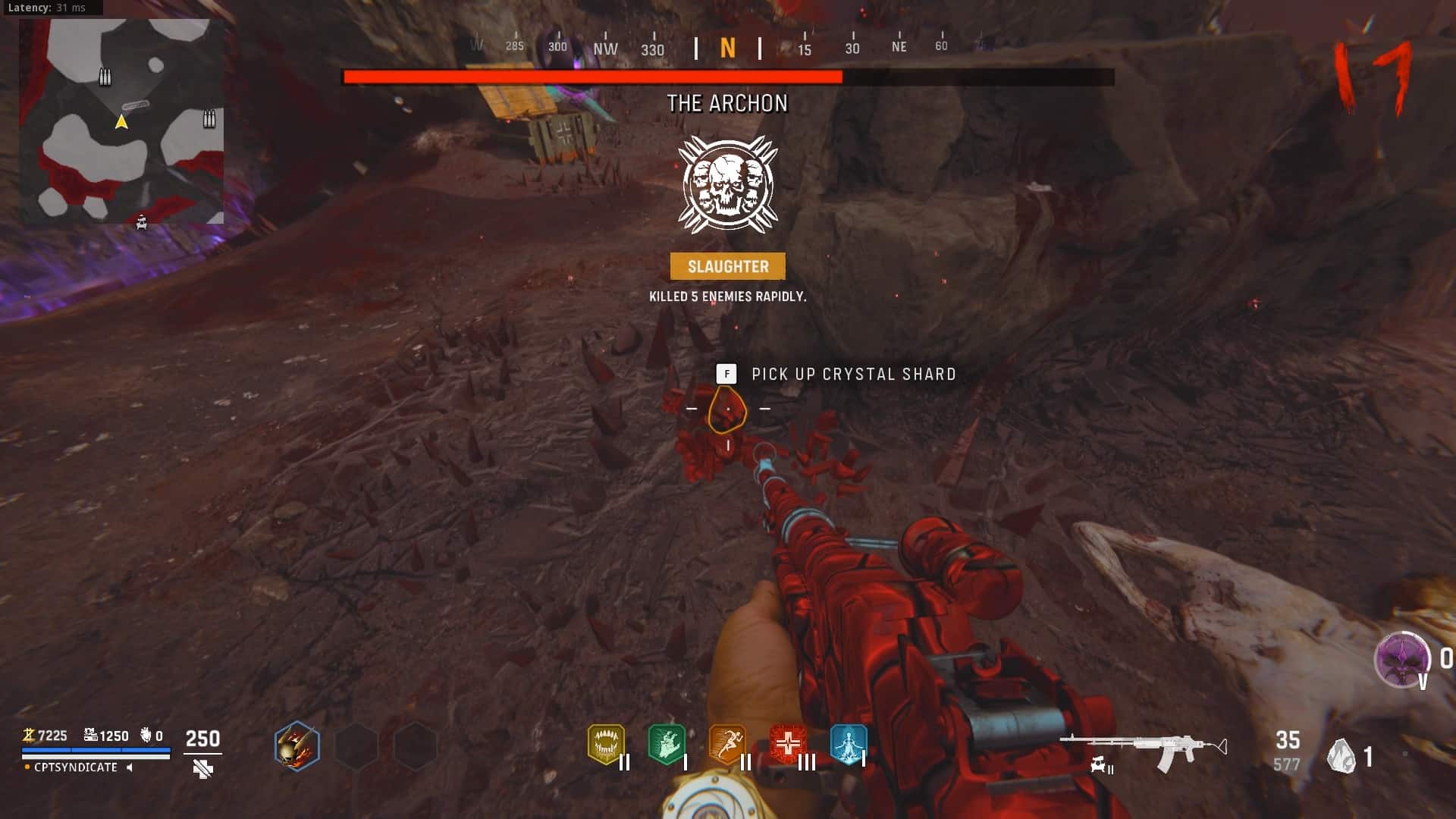Activate the purple demon artifact ability
This screenshot has width=1456, height=819.
click(x=1401, y=658)
